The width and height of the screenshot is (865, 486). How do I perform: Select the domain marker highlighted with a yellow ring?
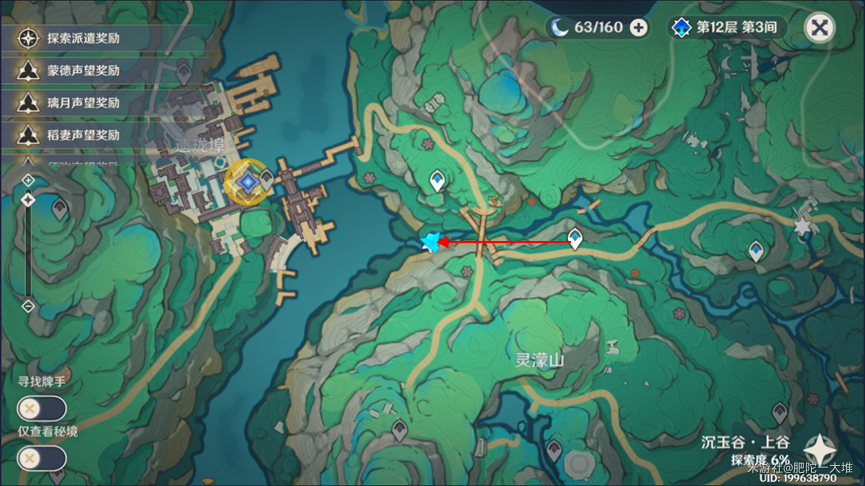246,182
